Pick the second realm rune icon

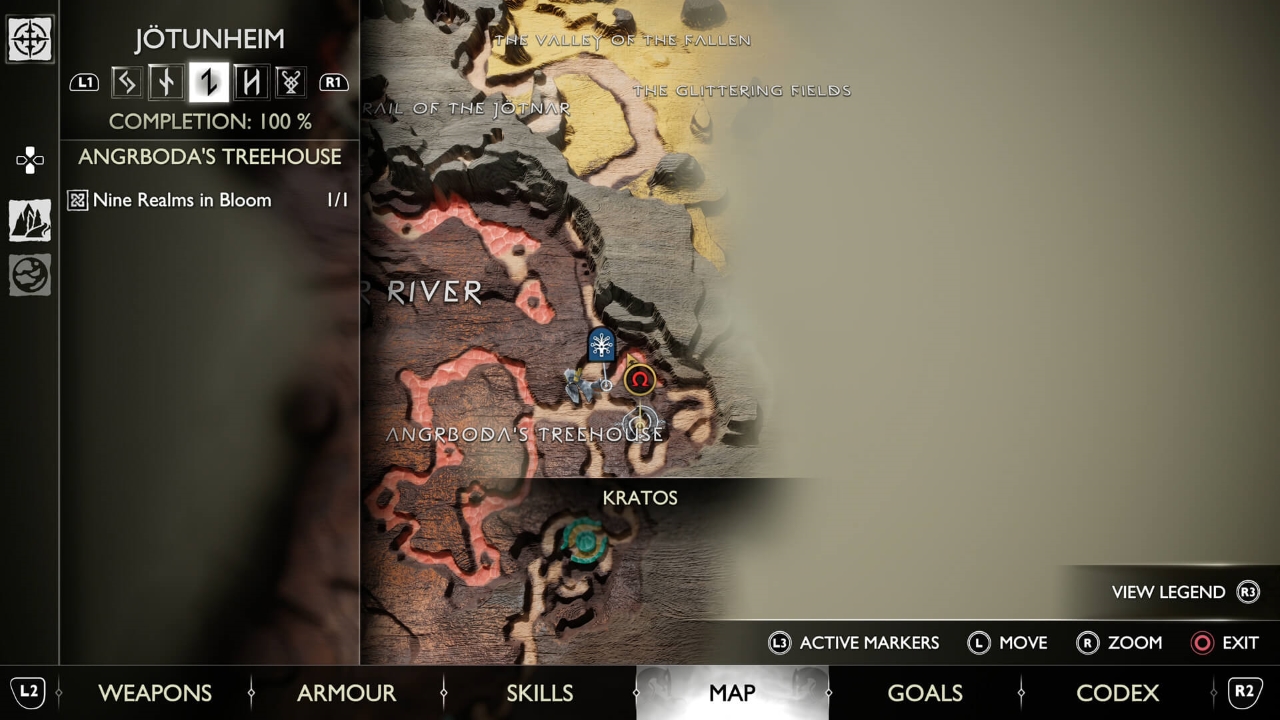click(166, 83)
